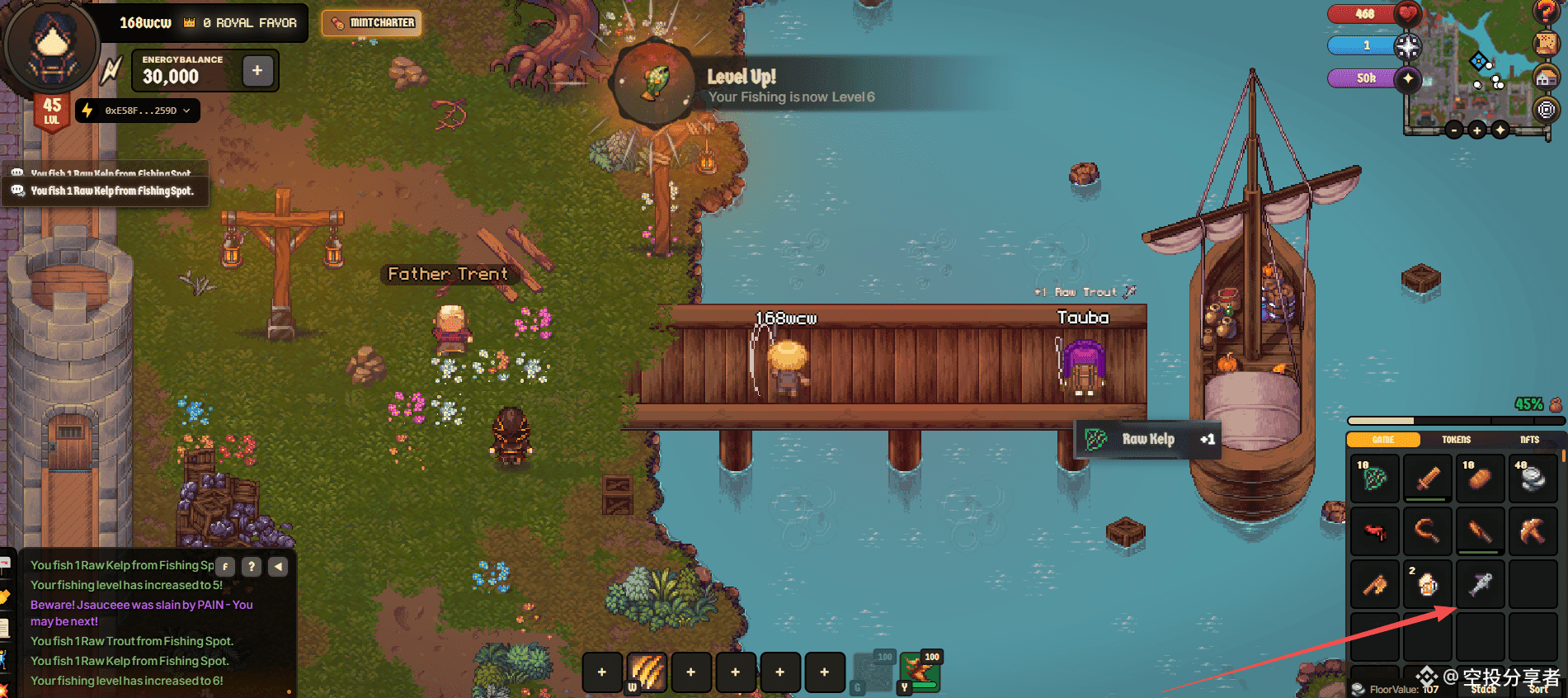Viewport: 1568px width, 698px height.
Task: Zoom out the minimap
Action: click(x=1454, y=130)
